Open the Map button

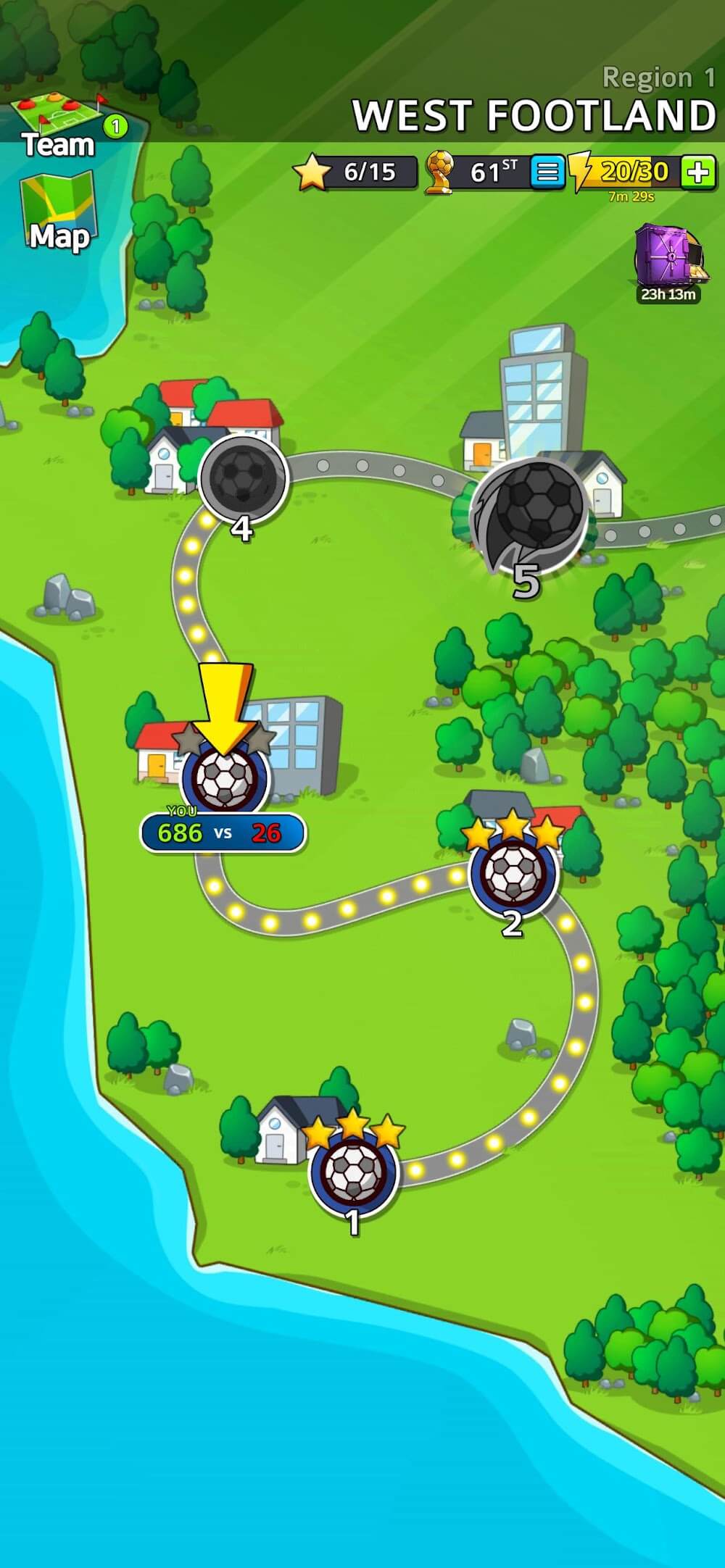click(58, 215)
